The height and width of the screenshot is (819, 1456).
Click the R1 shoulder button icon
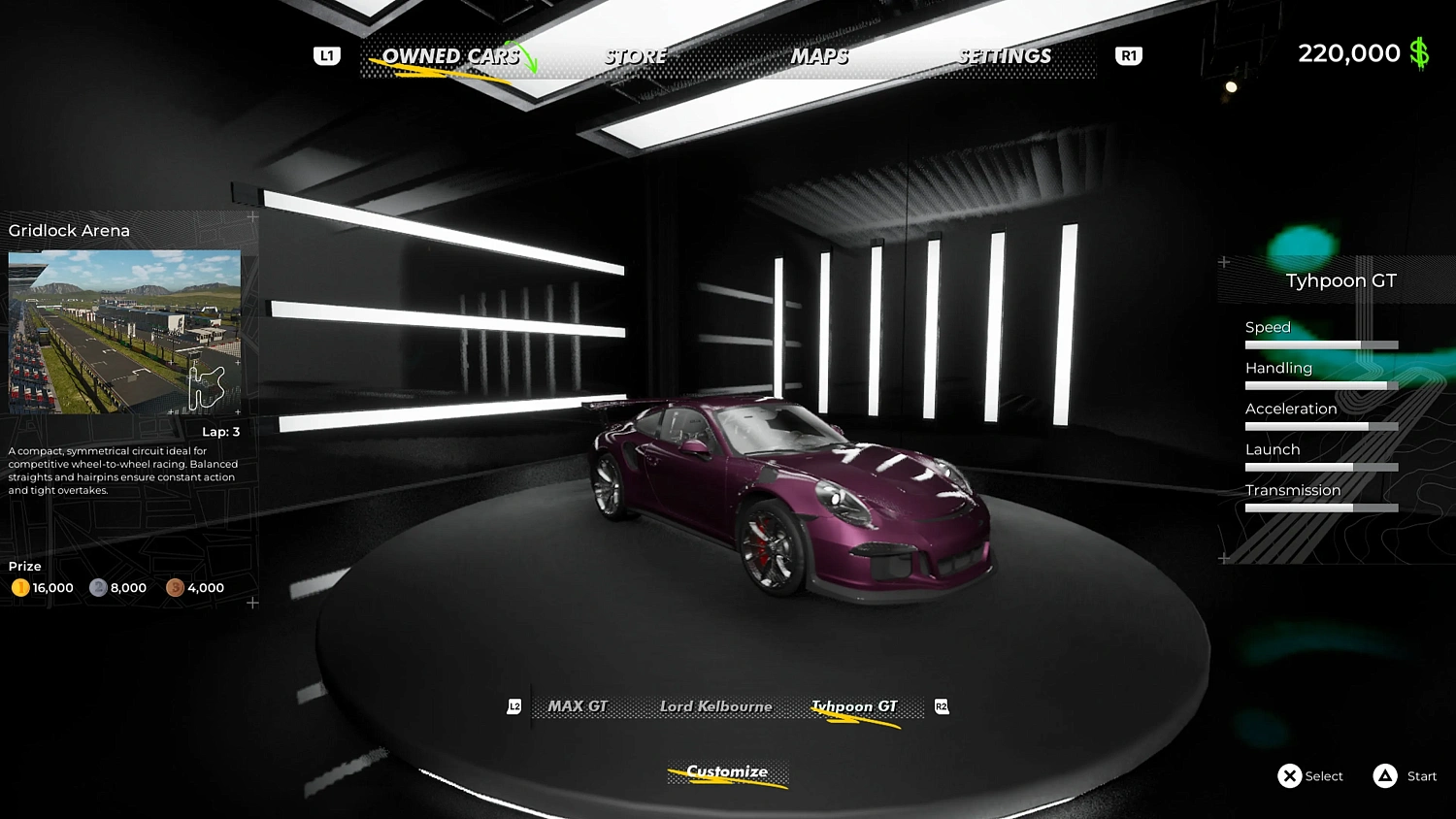(1128, 55)
